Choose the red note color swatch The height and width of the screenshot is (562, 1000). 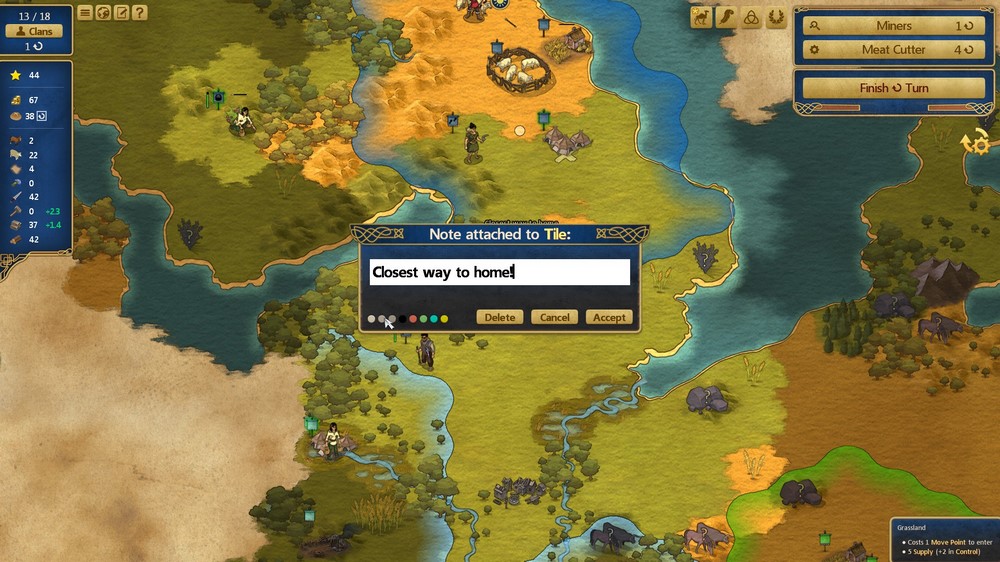(x=413, y=319)
